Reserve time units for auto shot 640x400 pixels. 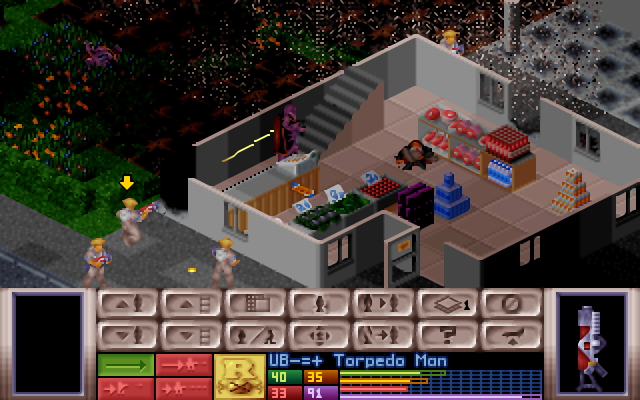click(183, 388)
